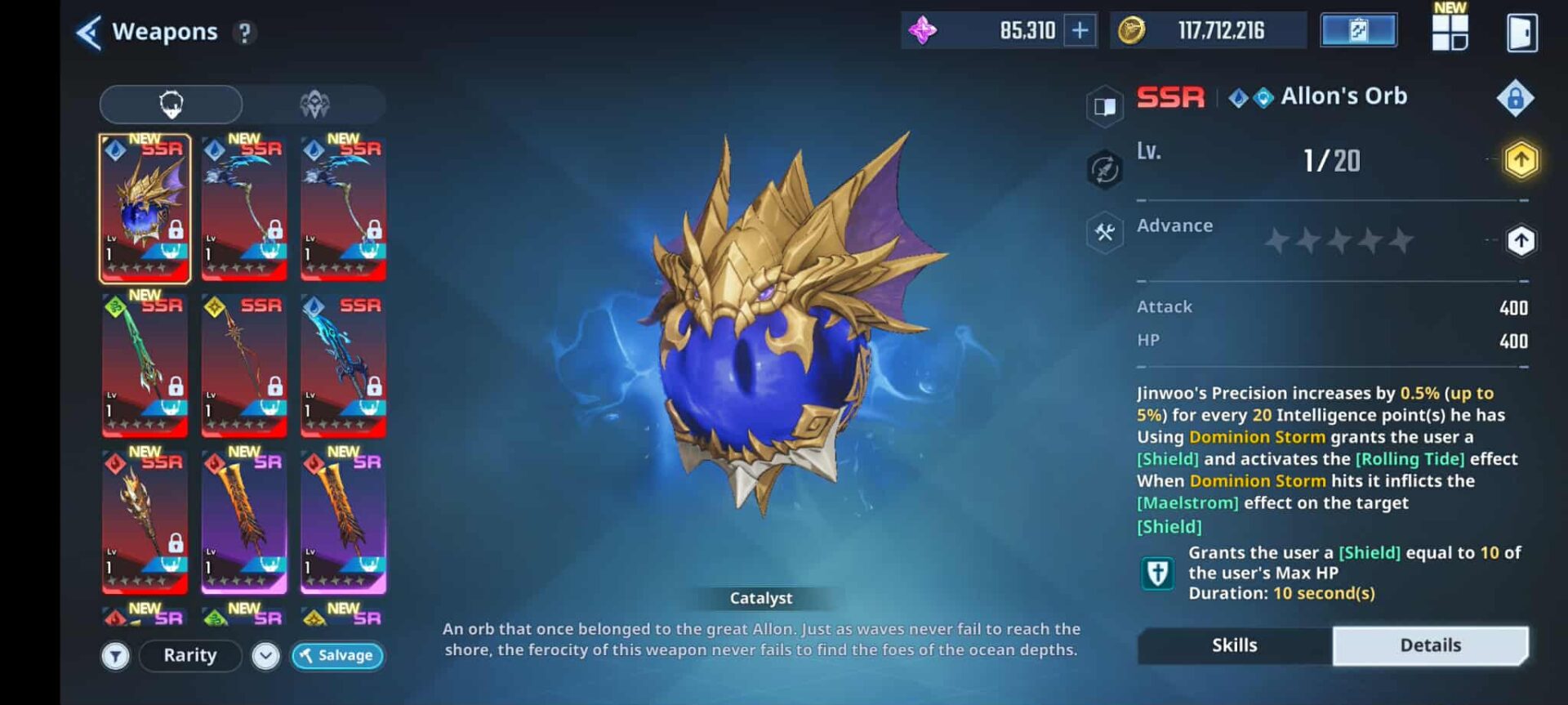Choose the green SSR sword card
The height and width of the screenshot is (705, 1568).
coord(145,365)
